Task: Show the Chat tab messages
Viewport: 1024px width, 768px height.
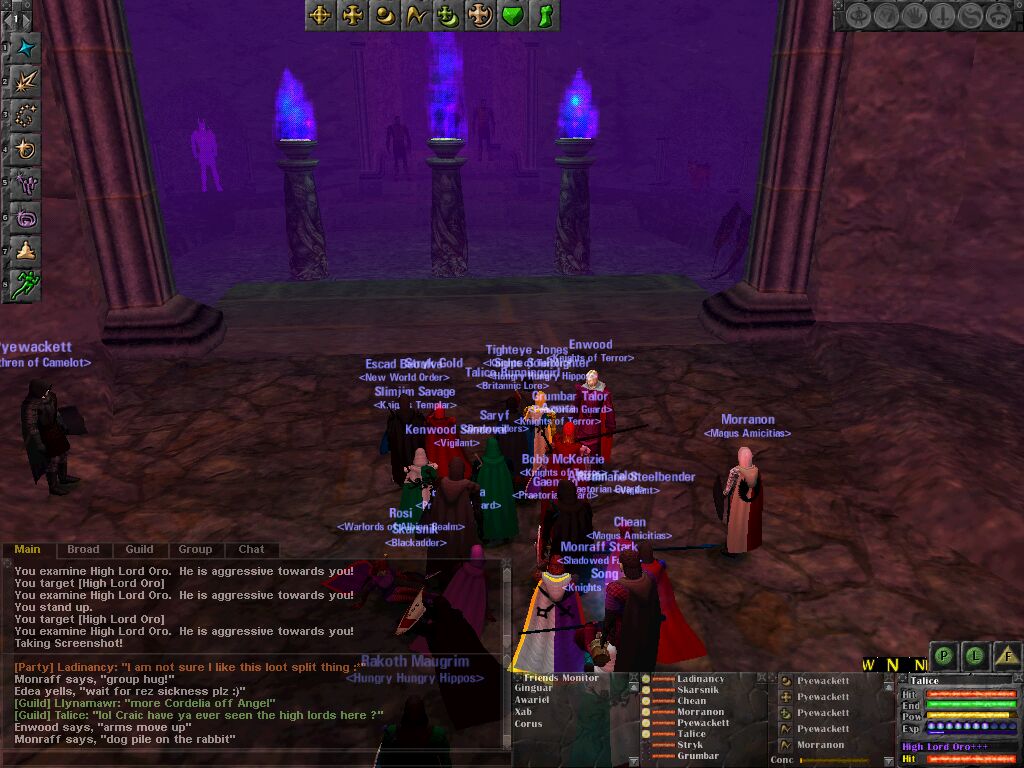Action: (x=251, y=549)
